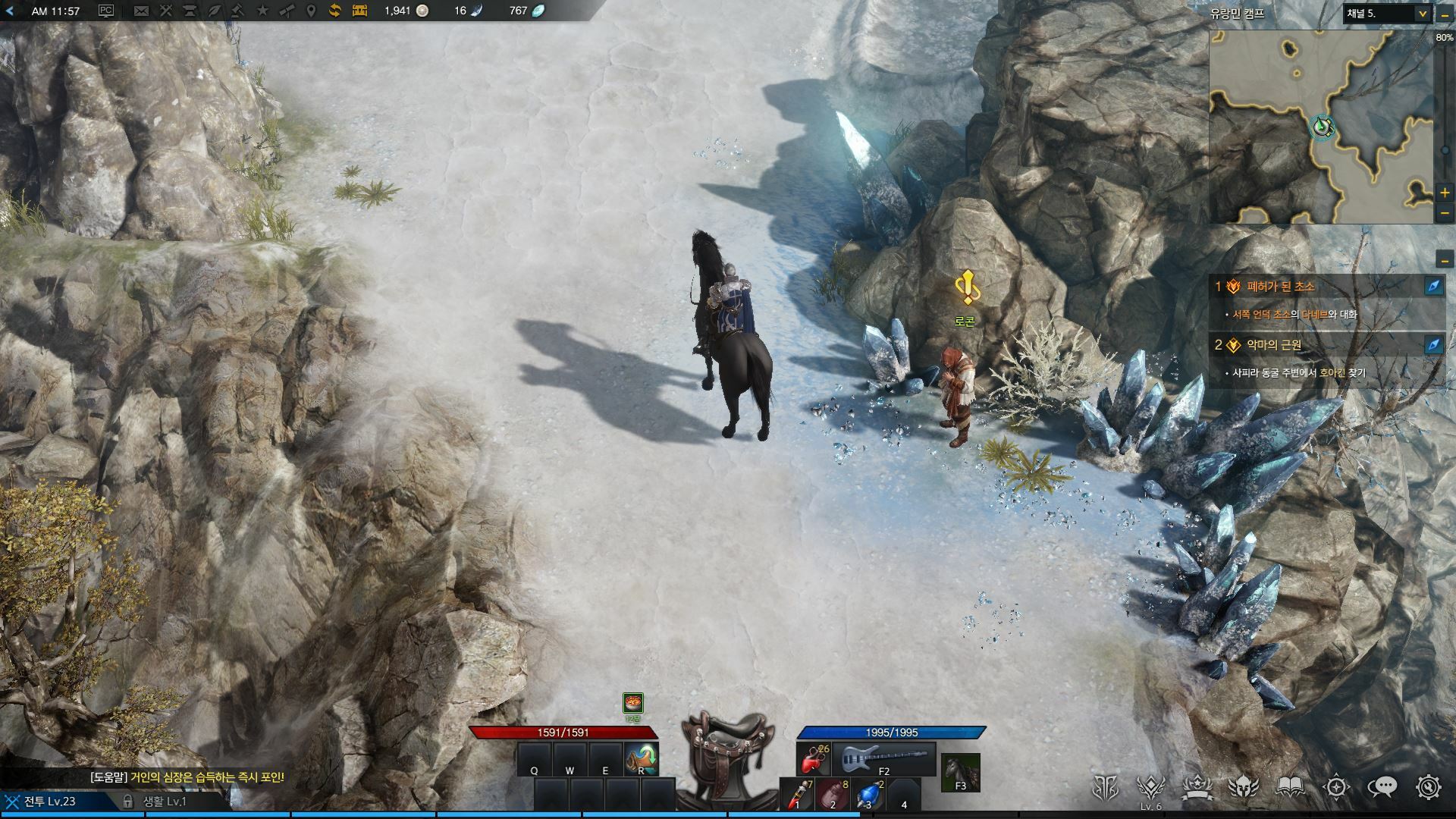Zoom out the minimap with minus button

point(1445,213)
